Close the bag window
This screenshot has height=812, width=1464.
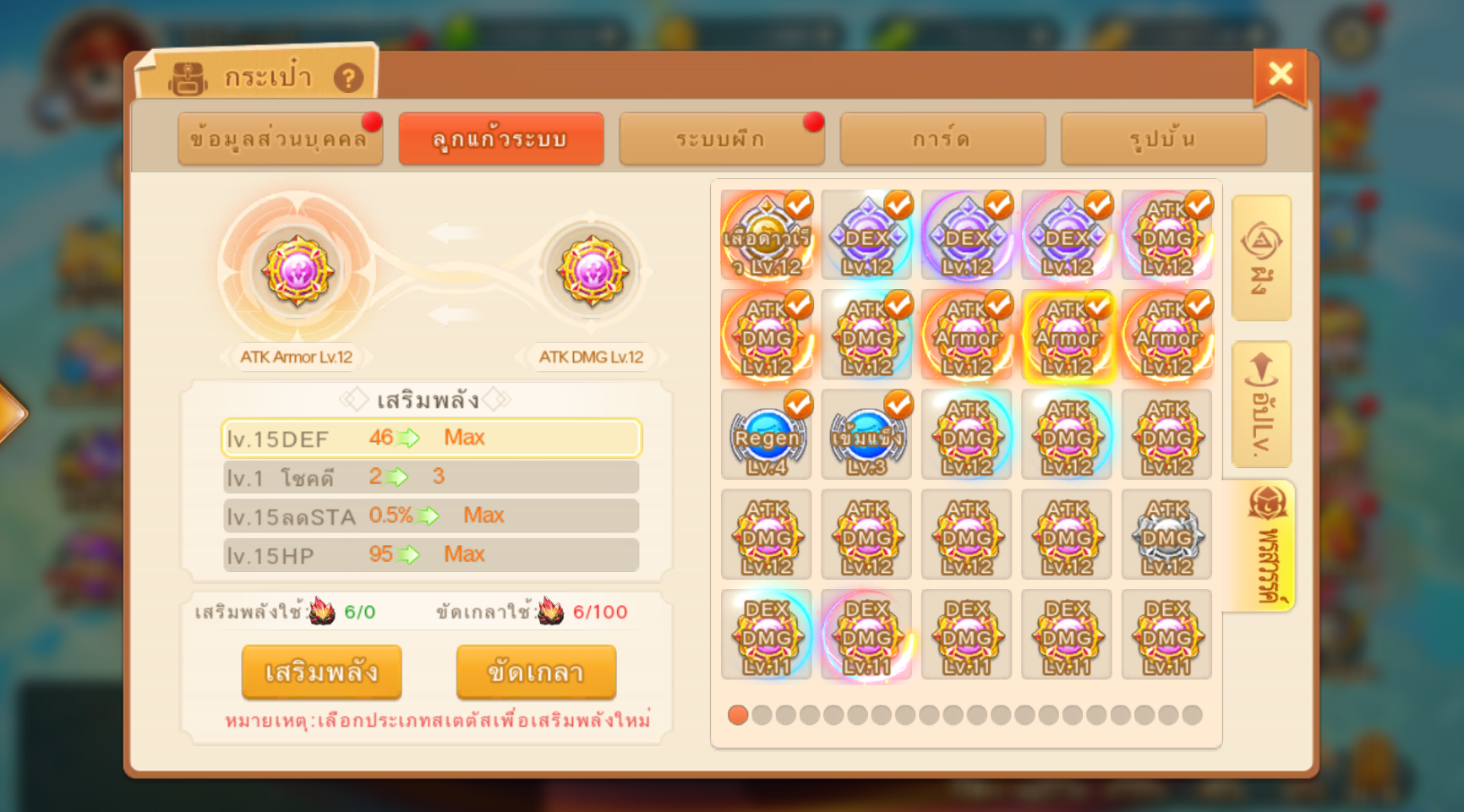(1280, 75)
